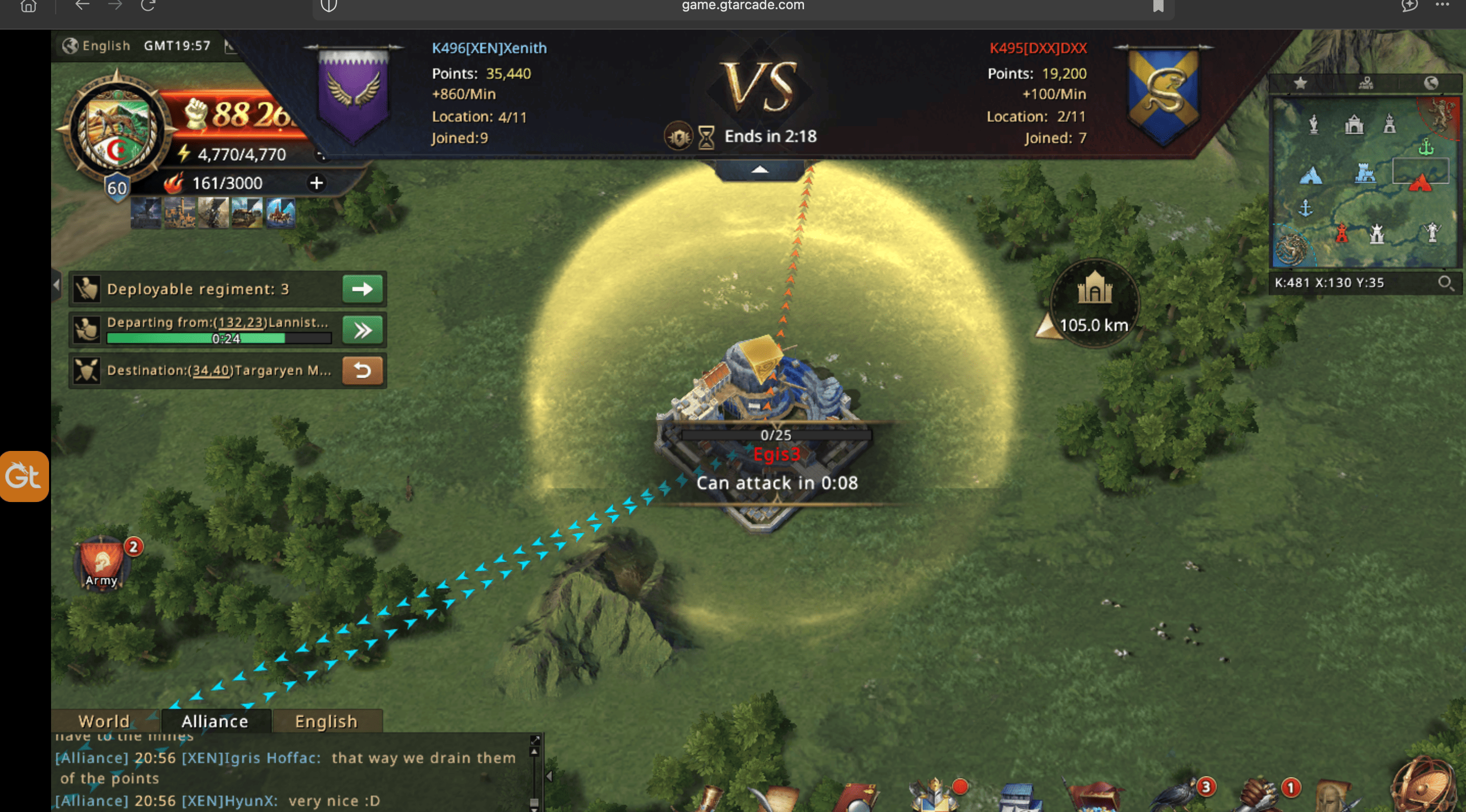Deploy a regiment with the green arrow button
The height and width of the screenshot is (812, 1466).
[363, 289]
